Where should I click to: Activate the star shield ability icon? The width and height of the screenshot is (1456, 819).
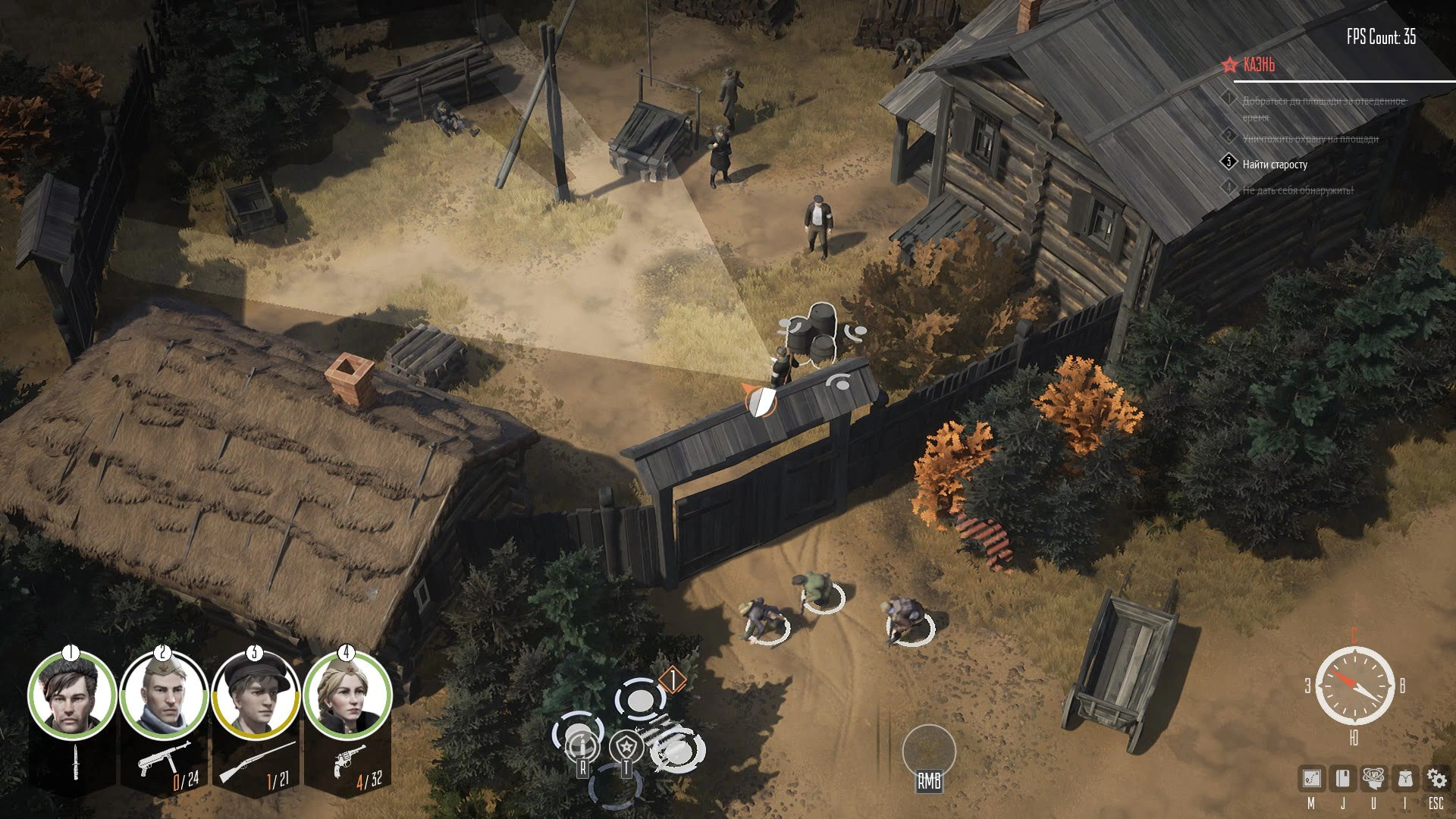pos(626,746)
